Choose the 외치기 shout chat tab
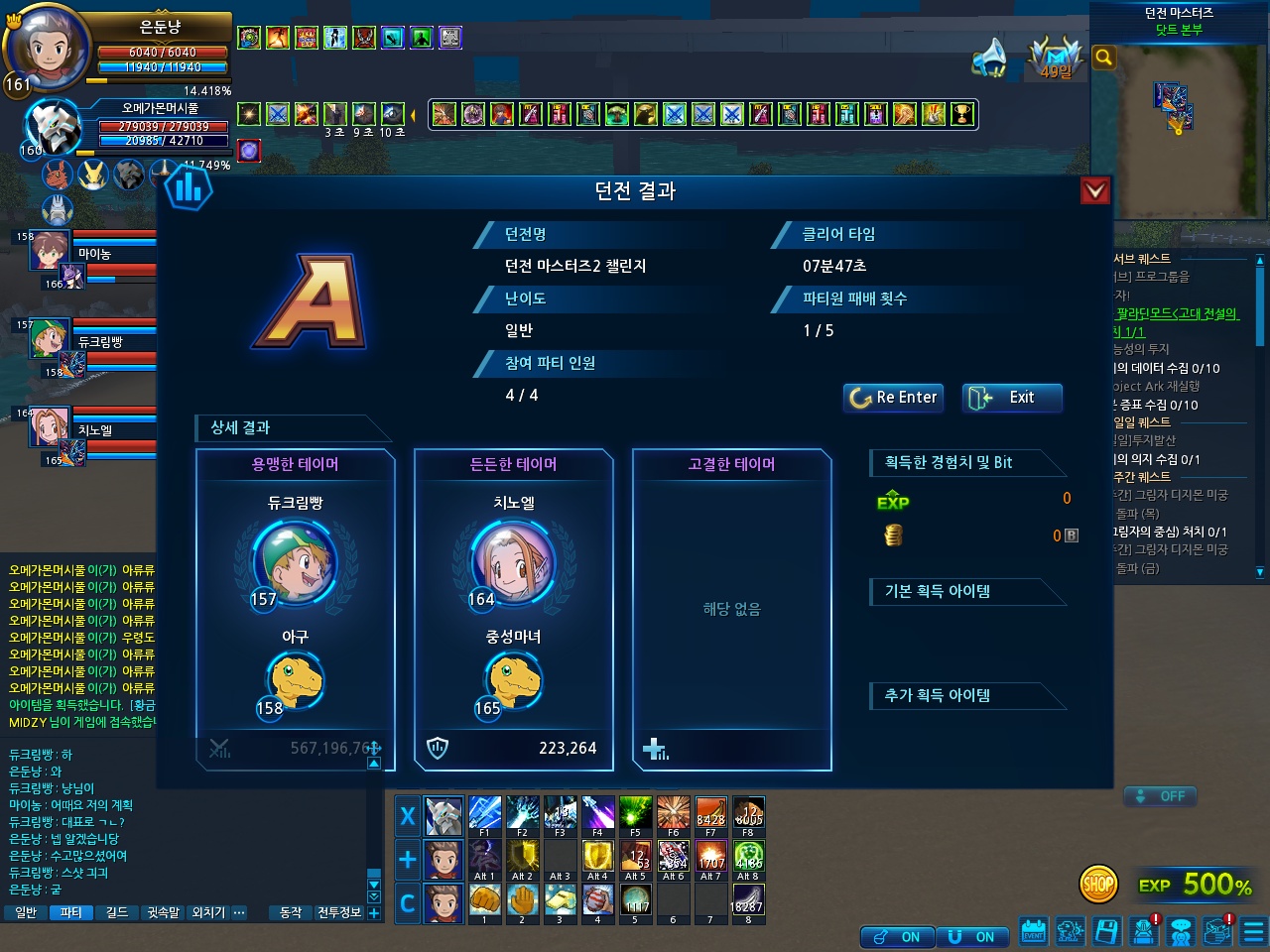Viewport: 1270px width, 952px height. pos(208,912)
